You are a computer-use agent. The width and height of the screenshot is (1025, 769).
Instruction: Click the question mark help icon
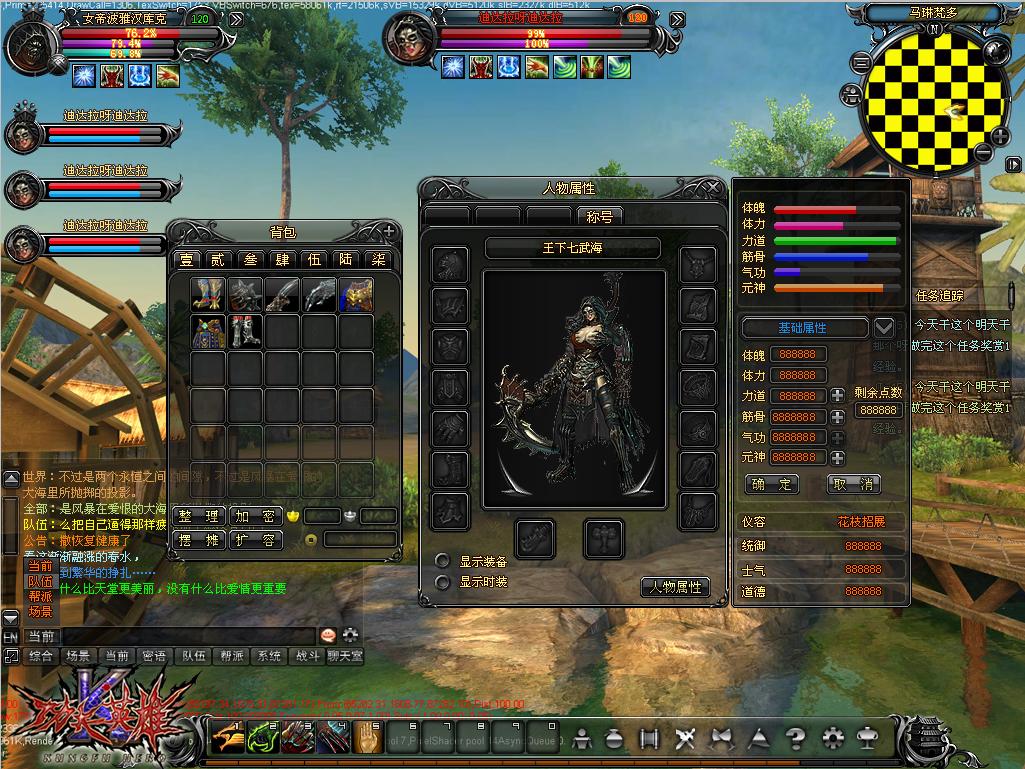[795, 739]
